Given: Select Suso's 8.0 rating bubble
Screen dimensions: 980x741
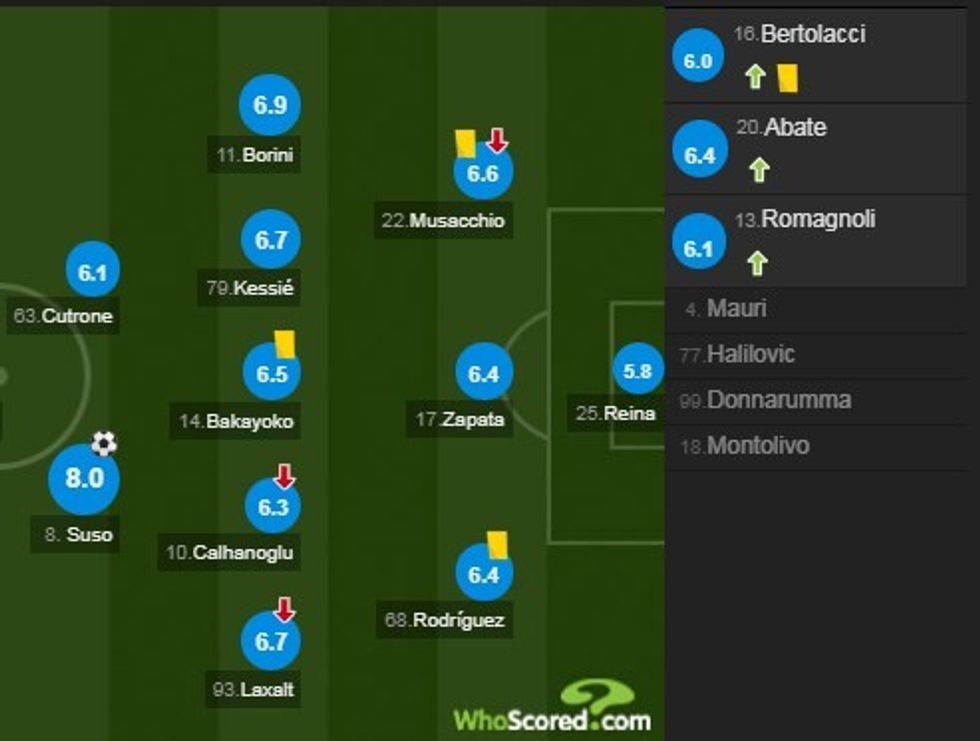Looking at the screenshot, I should point(84,478).
